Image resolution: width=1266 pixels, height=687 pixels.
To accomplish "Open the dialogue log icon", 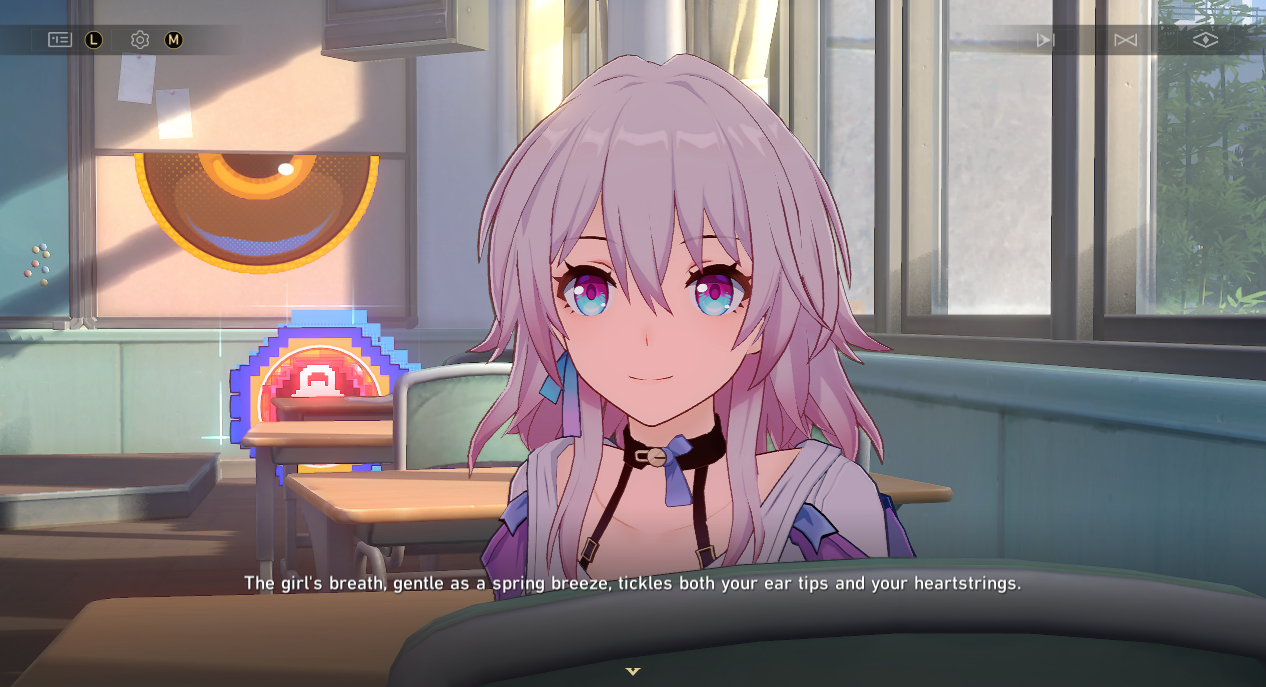I will pos(60,40).
